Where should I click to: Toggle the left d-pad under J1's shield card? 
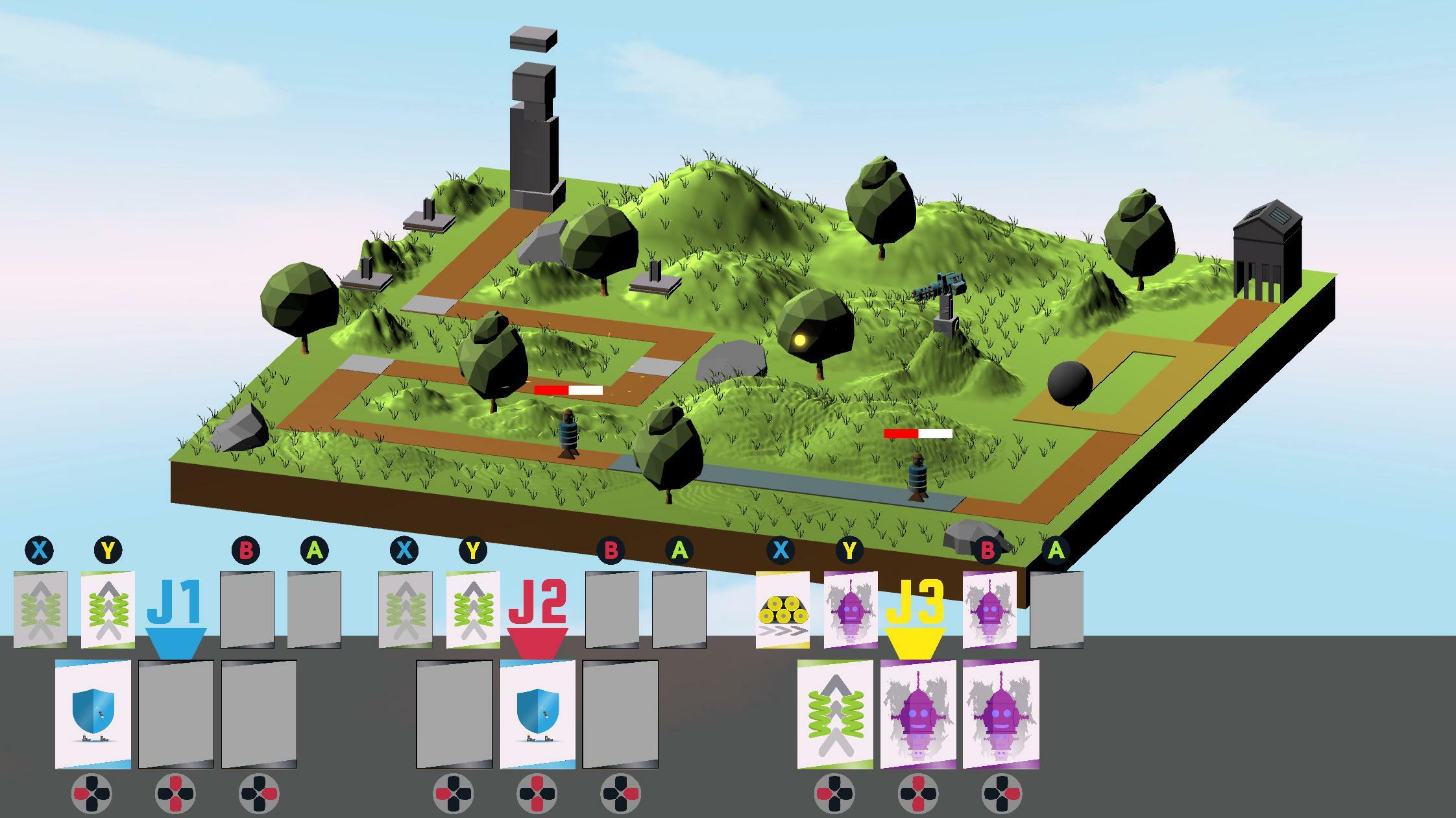coord(83,793)
